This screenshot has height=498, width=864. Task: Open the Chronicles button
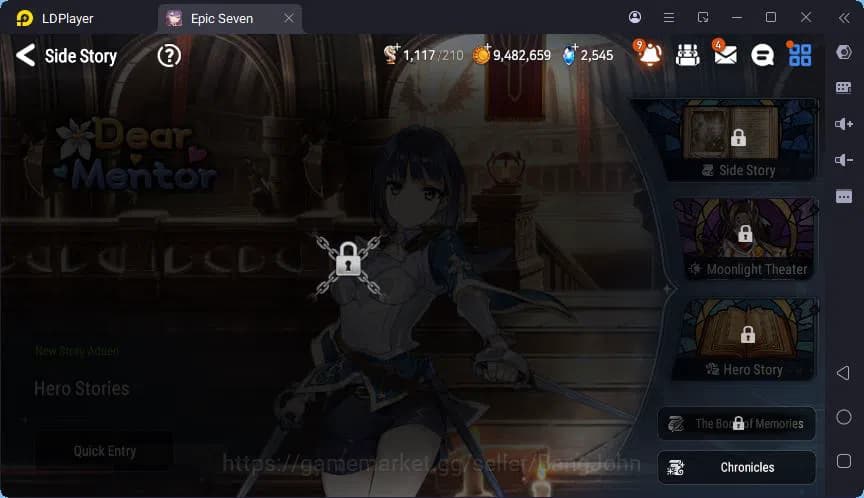coord(737,467)
